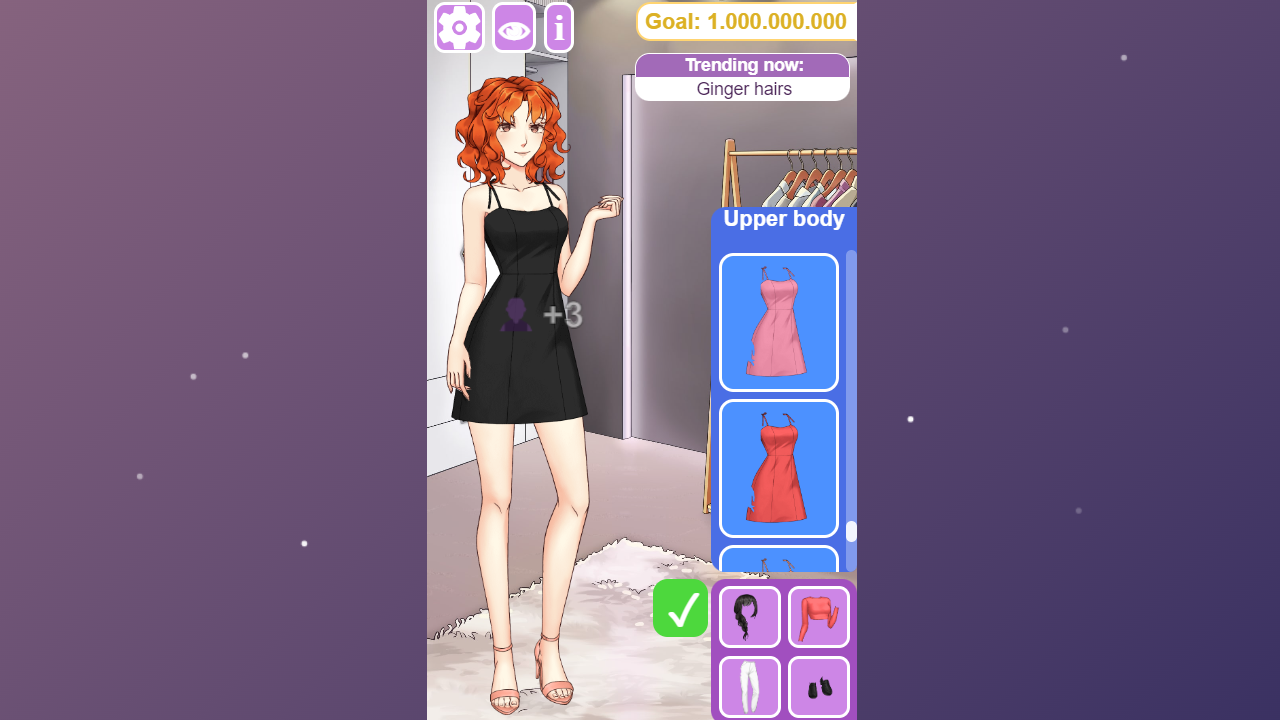1280x720 pixels.
Task: Click the Upper body panel header
Action: [784, 218]
